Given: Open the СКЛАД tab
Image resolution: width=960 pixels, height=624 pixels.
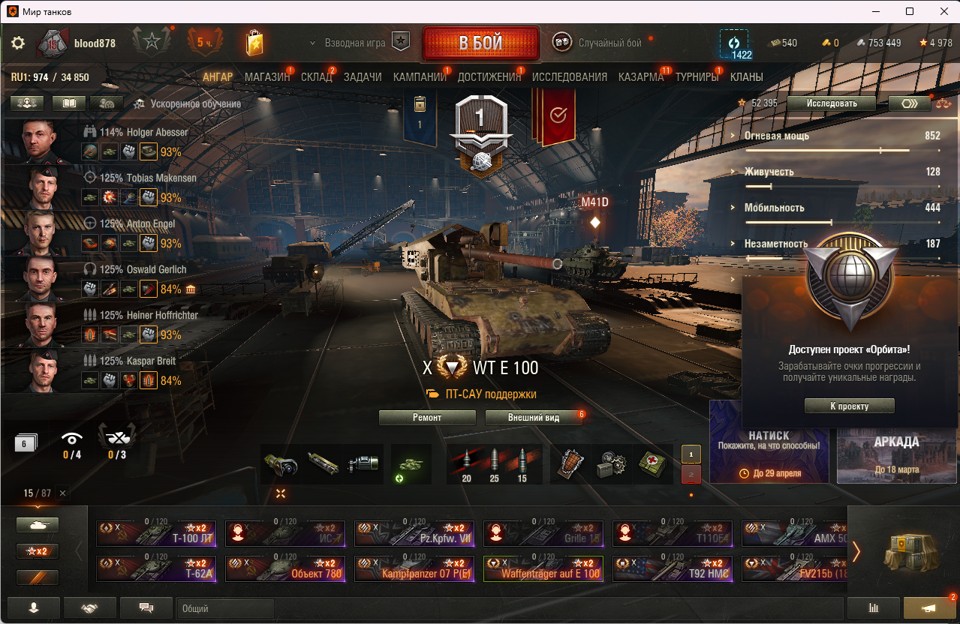Looking at the screenshot, I should (x=316, y=77).
